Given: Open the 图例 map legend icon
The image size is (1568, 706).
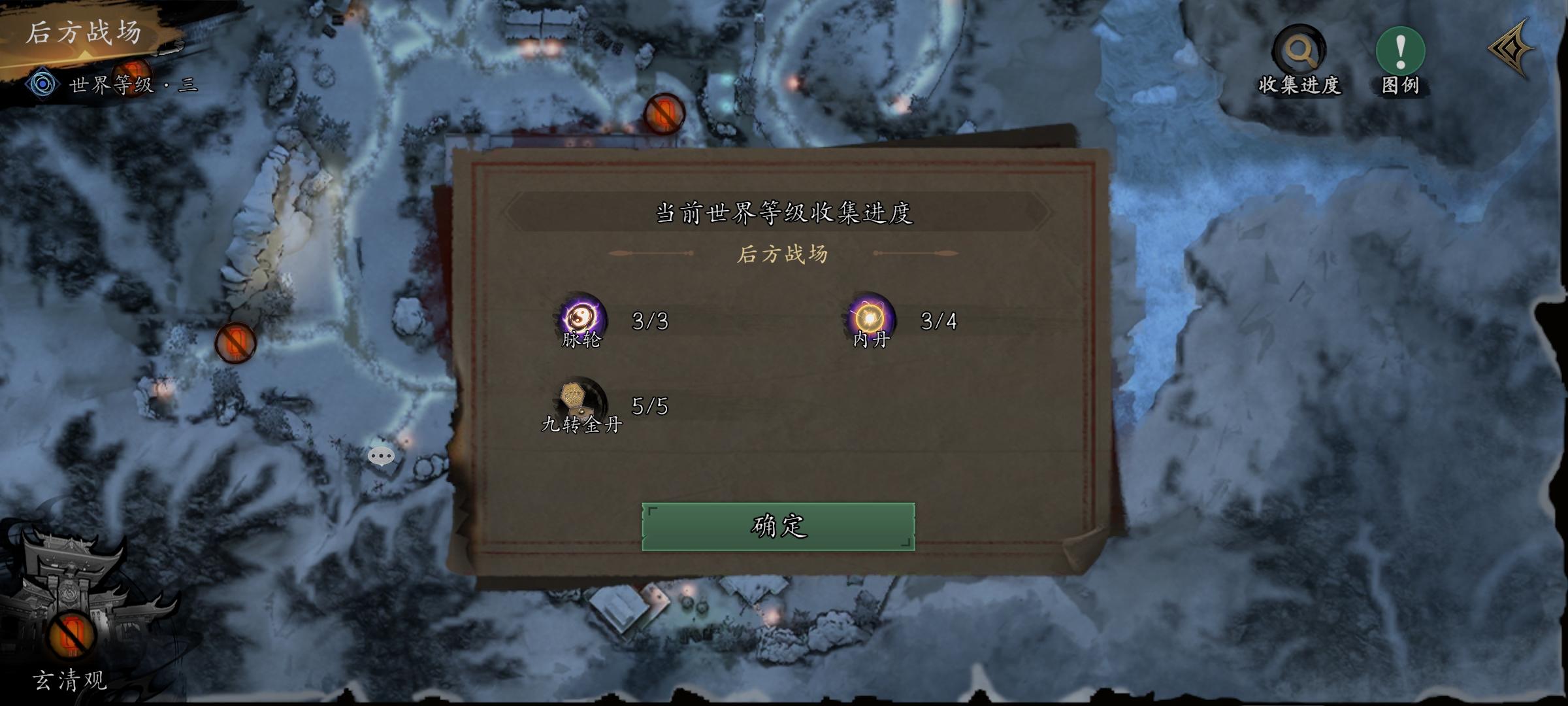Looking at the screenshot, I should [1401, 50].
